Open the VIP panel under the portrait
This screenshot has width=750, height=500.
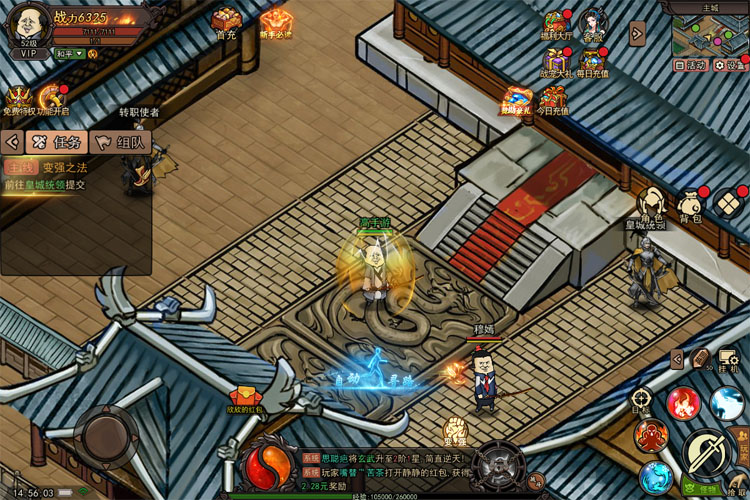(27, 54)
